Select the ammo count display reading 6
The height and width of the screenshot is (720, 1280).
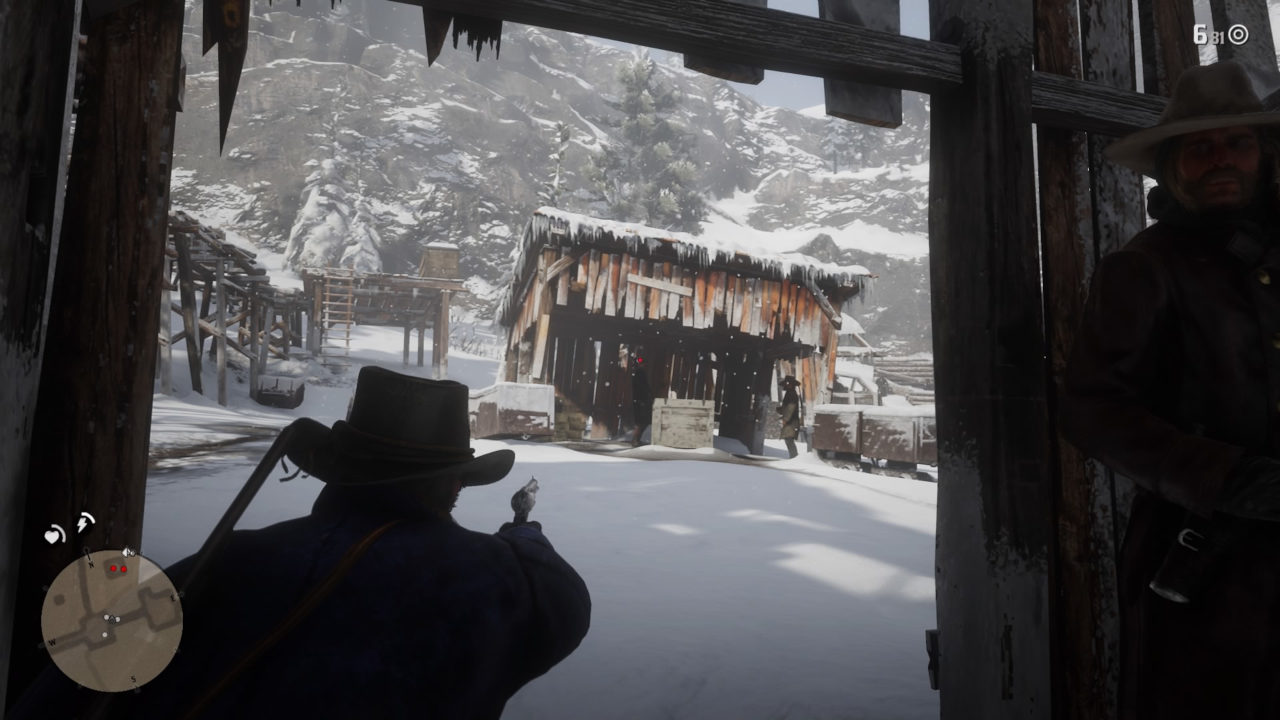tap(1200, 34)
